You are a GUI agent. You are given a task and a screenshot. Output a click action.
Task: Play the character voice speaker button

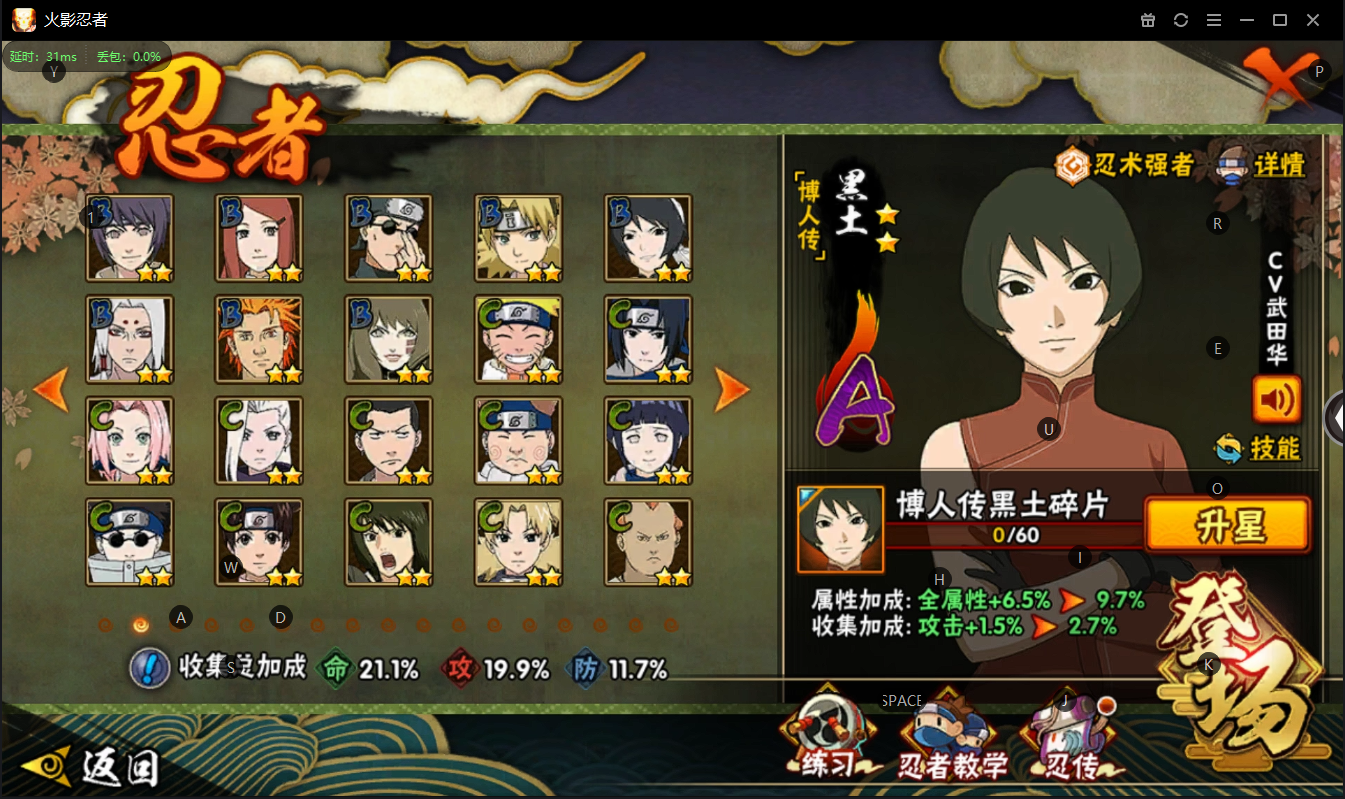pyautogui.click(x=1276, y=399)
